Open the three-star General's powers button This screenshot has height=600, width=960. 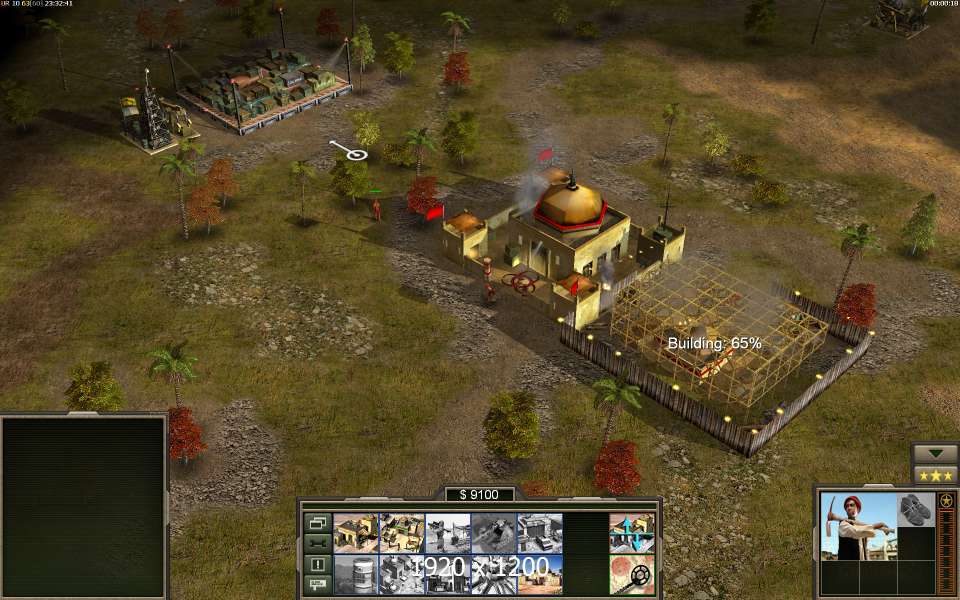coord(934,475)
